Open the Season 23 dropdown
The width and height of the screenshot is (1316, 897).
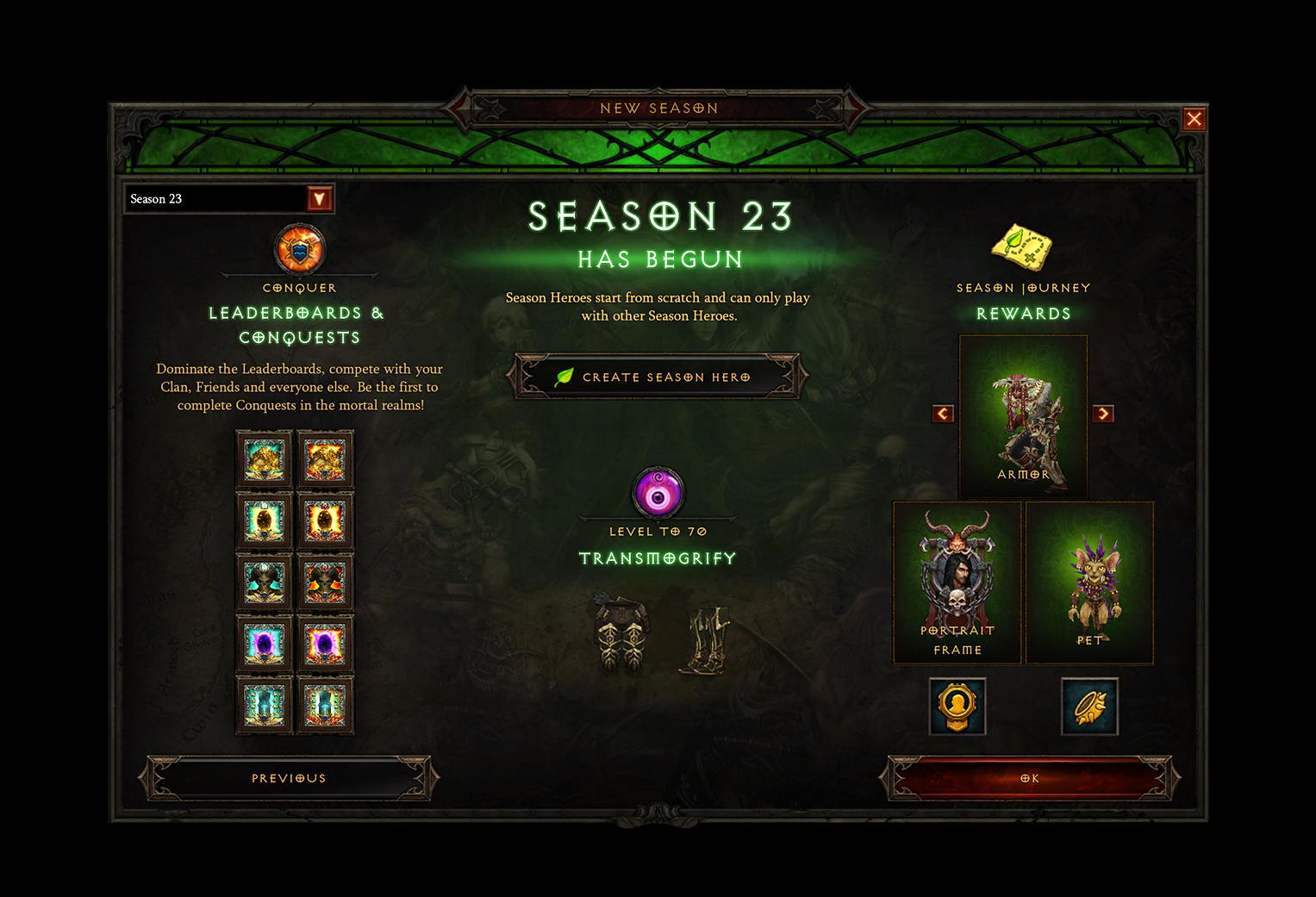coord(320,198)
